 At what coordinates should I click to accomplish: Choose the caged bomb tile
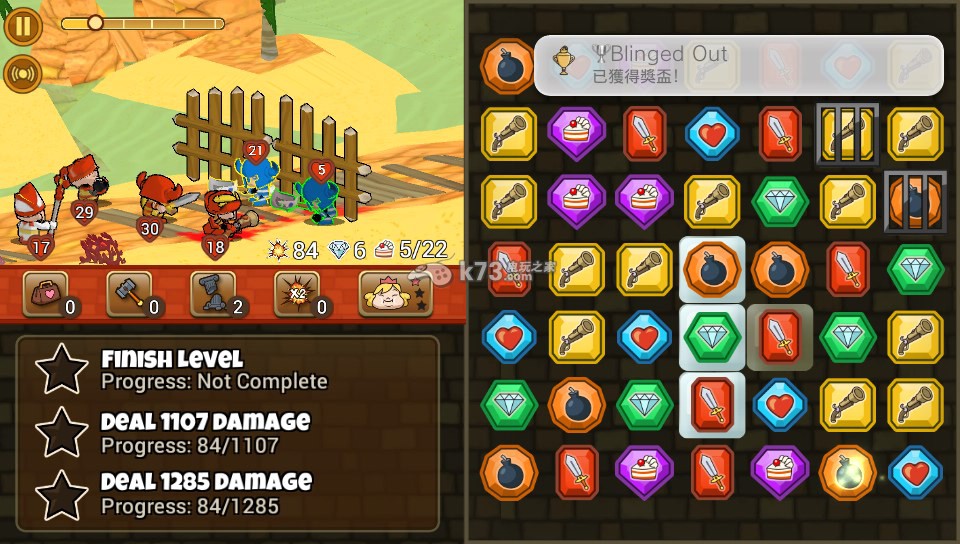(x=915, y=202)
